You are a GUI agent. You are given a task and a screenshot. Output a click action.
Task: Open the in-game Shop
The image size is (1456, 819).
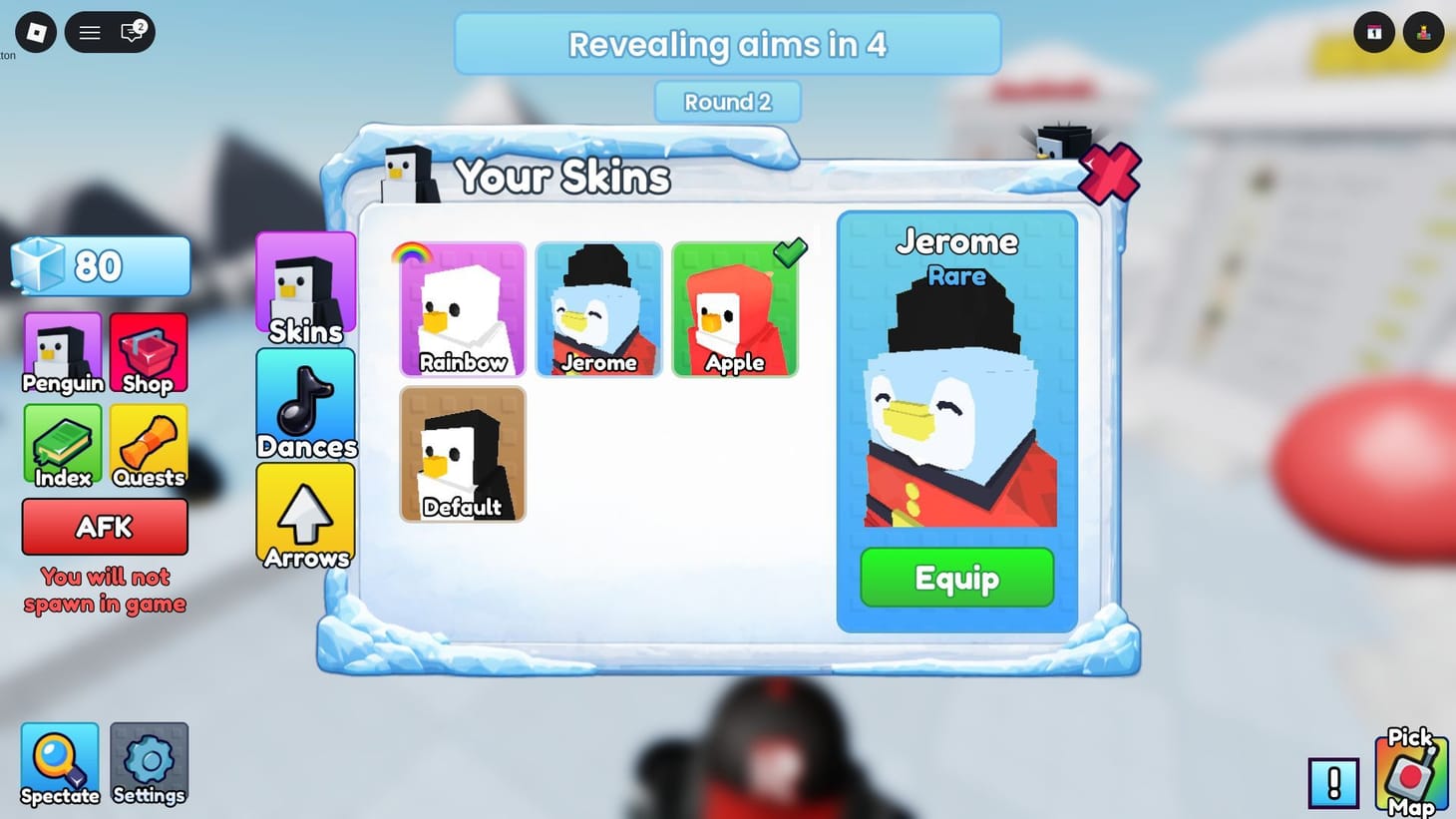tap(148, 351)
